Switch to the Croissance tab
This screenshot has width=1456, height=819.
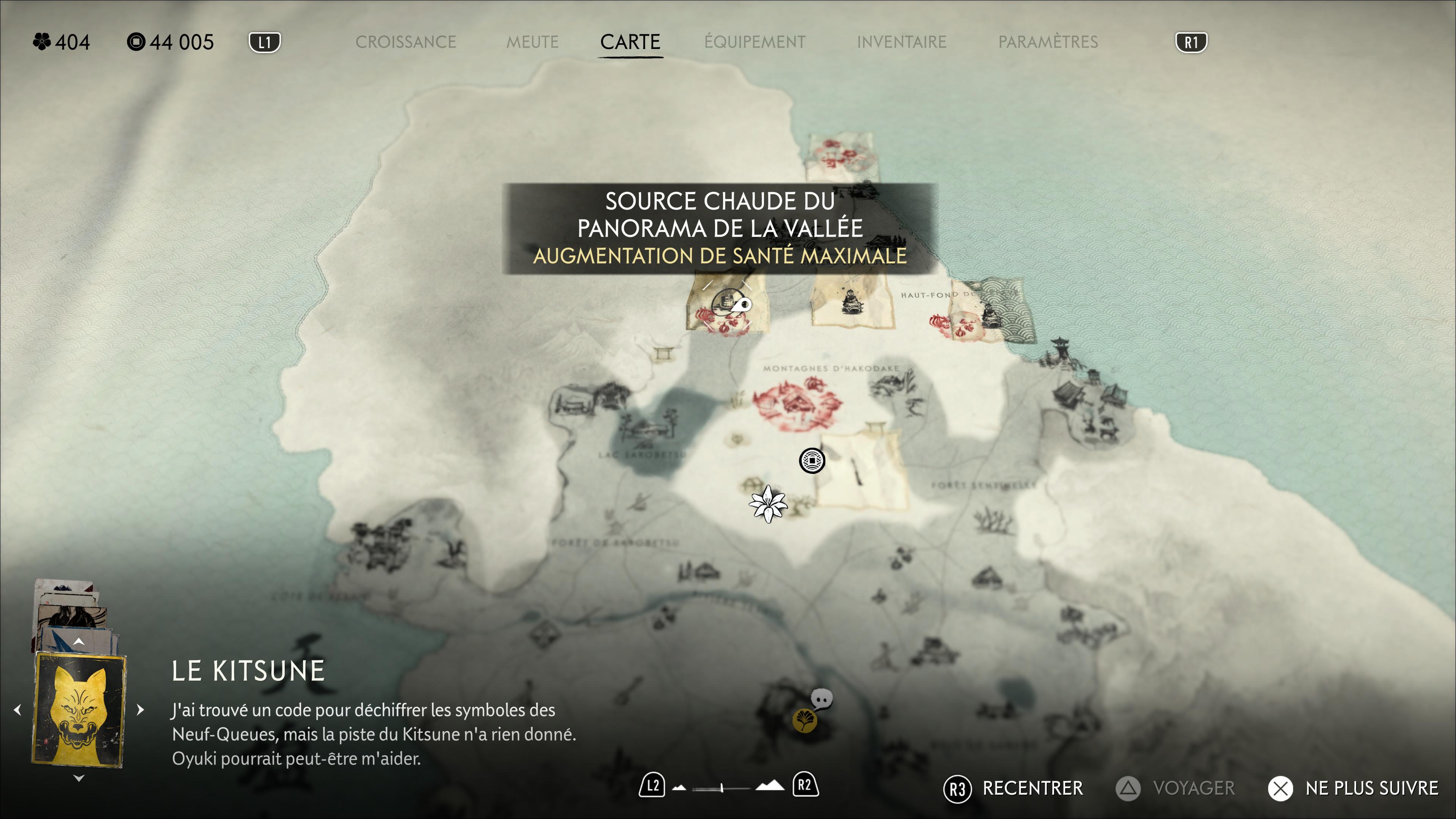[405, 42]
